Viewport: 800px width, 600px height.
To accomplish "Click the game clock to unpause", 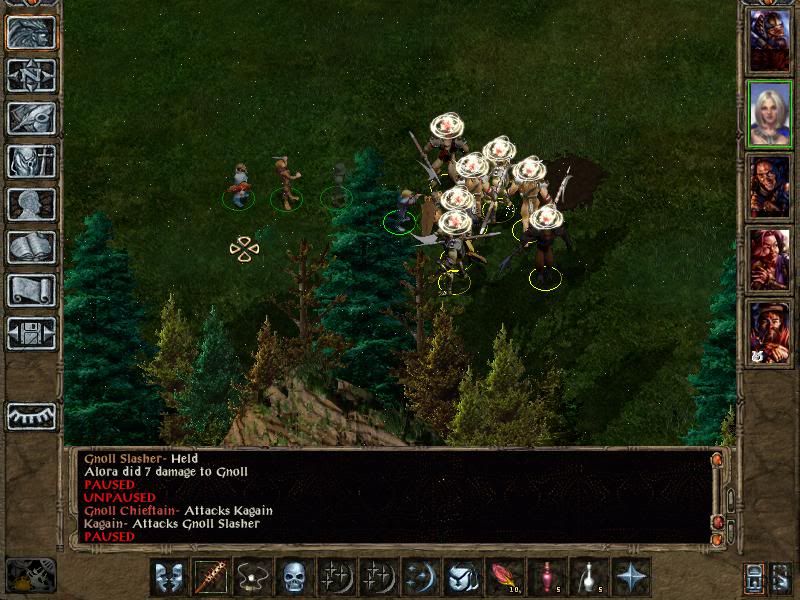I will [30, 575].
